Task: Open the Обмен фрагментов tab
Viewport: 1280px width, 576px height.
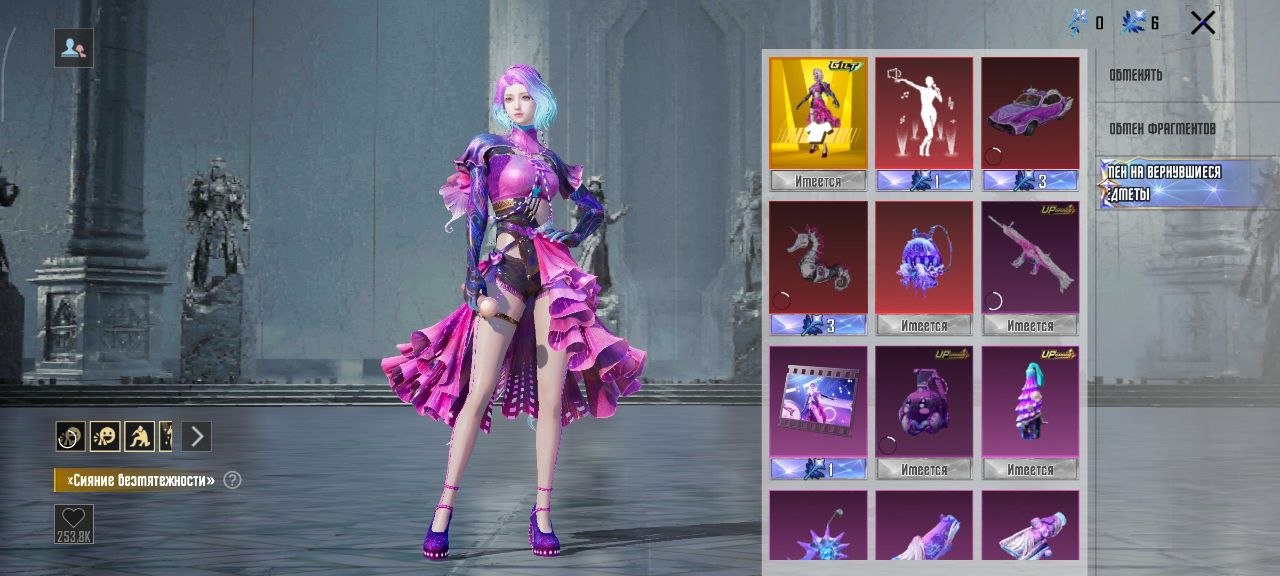Action: click(1162, 129)
